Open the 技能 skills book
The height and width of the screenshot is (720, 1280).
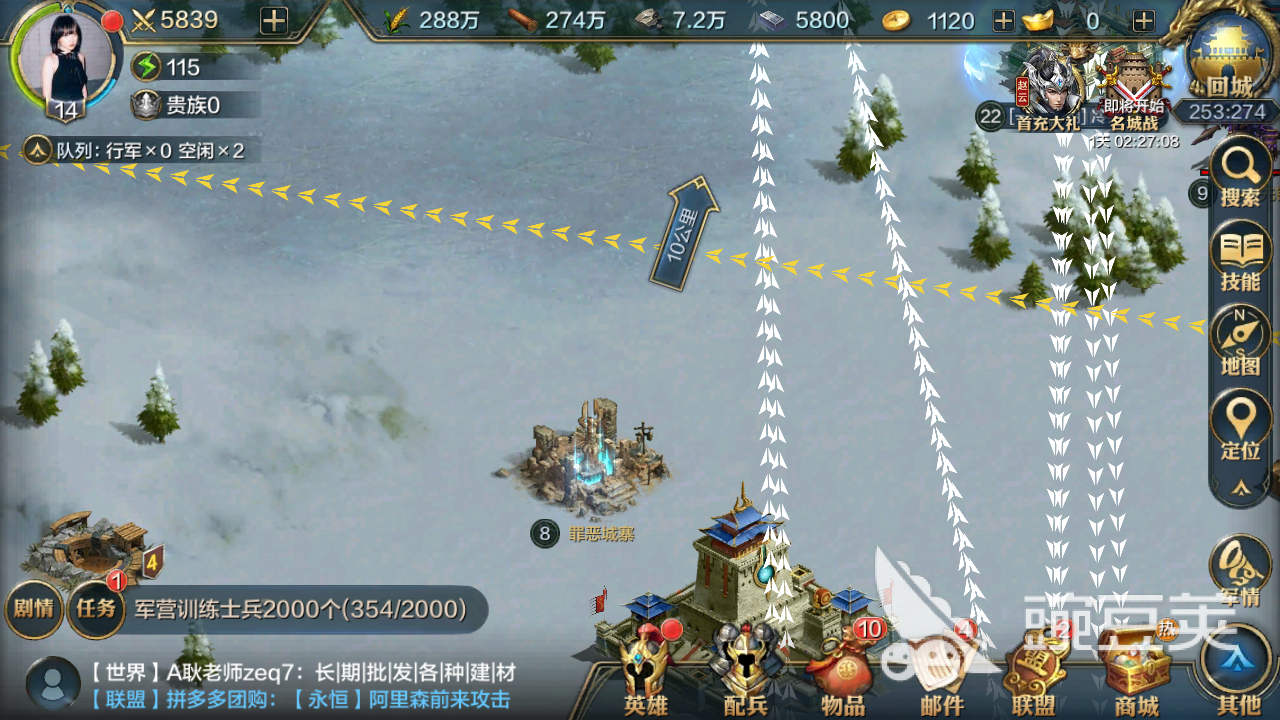[x=1240, y=258]
